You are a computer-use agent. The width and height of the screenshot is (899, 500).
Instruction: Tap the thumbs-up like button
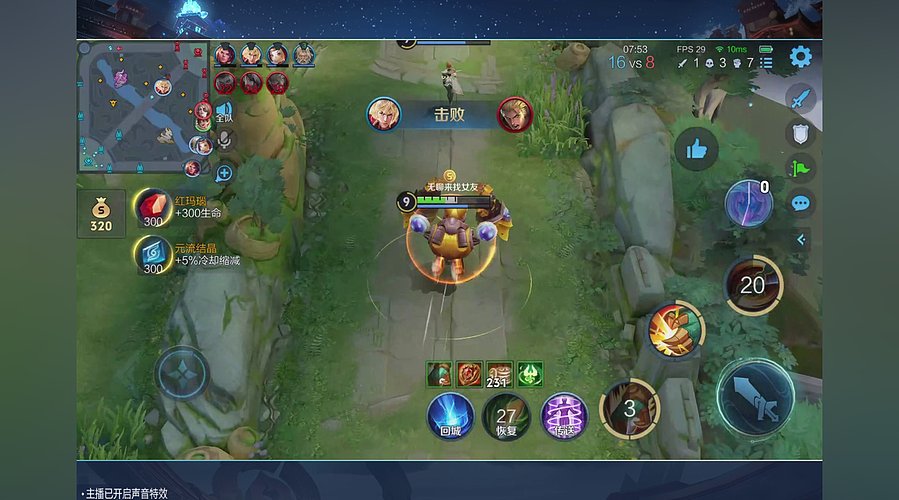point(697,150)
